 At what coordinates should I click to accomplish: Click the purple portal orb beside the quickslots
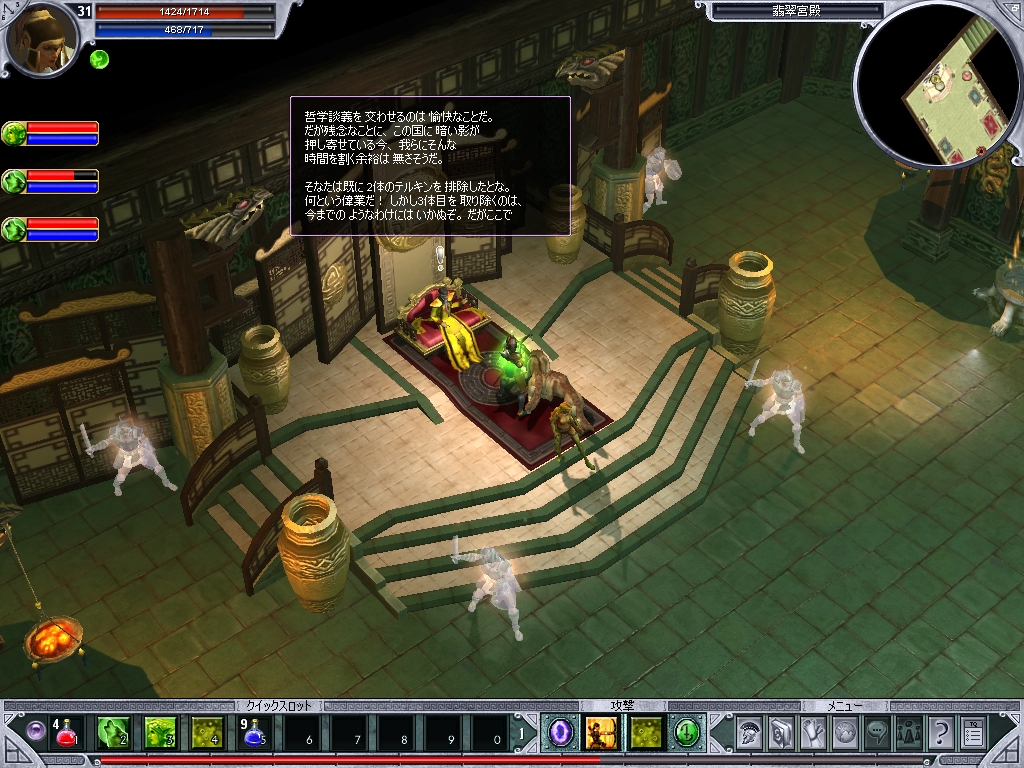pos(36,733)
